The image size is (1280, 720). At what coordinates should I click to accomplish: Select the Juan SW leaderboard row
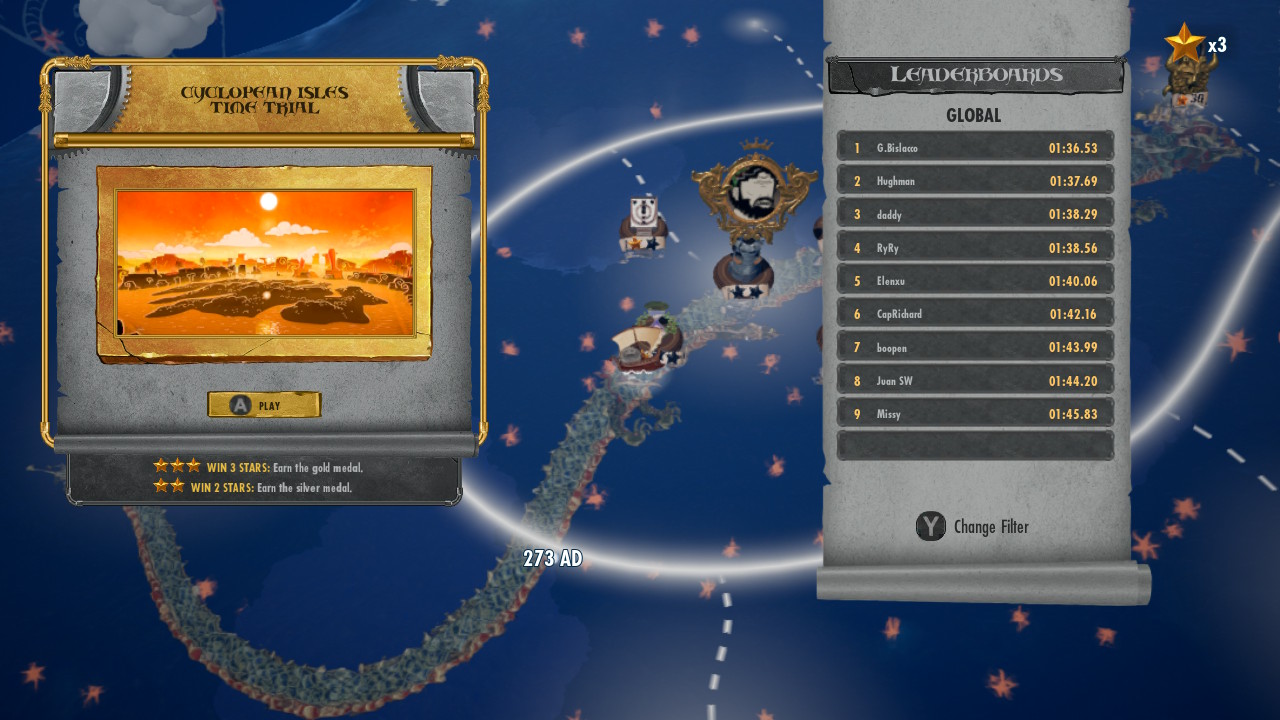[x=975, y=381]
